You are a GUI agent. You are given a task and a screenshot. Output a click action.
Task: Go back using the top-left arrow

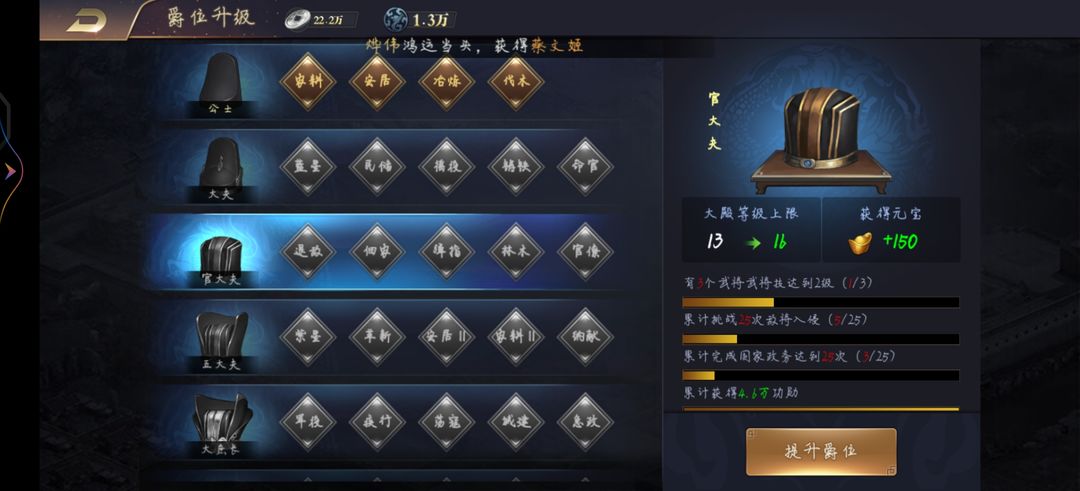tap(86, 20)
